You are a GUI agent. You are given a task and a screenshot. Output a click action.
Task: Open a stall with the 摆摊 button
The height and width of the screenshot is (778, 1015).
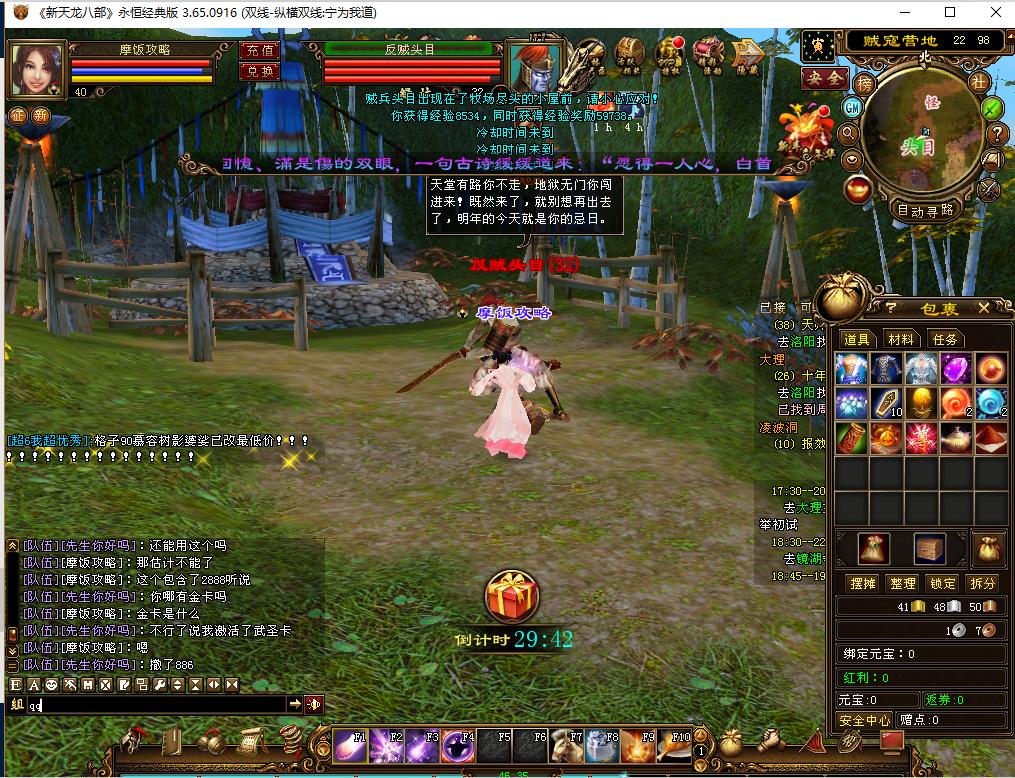point(862,583)
